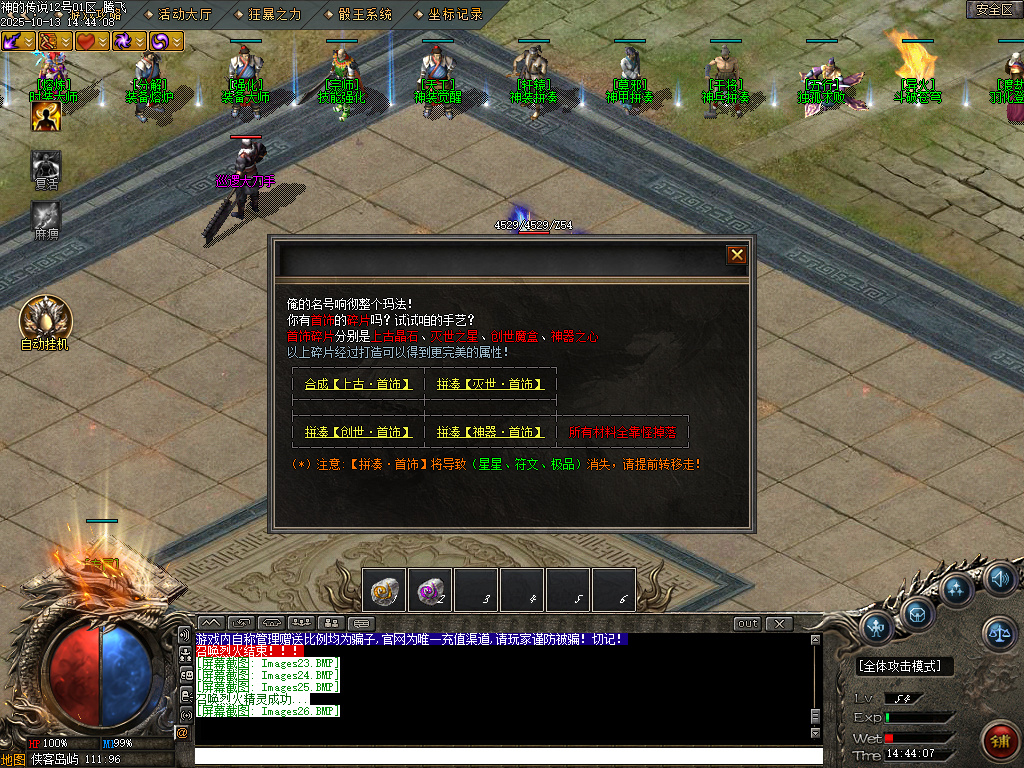The width and height of the screenshot is (1024, 768).
Task: Open the red 铺 shop button
Action: tap(999, 740)
